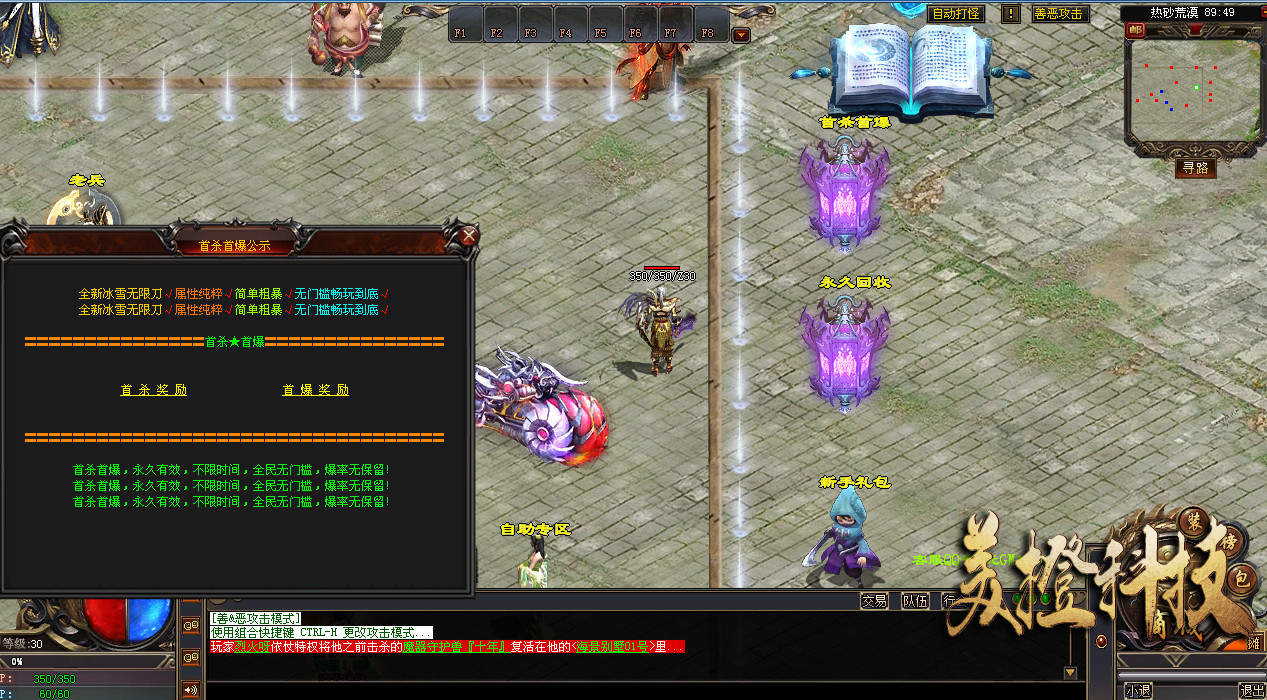Screen dimensions: 1267x700
Task: Open the 邮 mail icon
Action: [x=1136, y=30]
